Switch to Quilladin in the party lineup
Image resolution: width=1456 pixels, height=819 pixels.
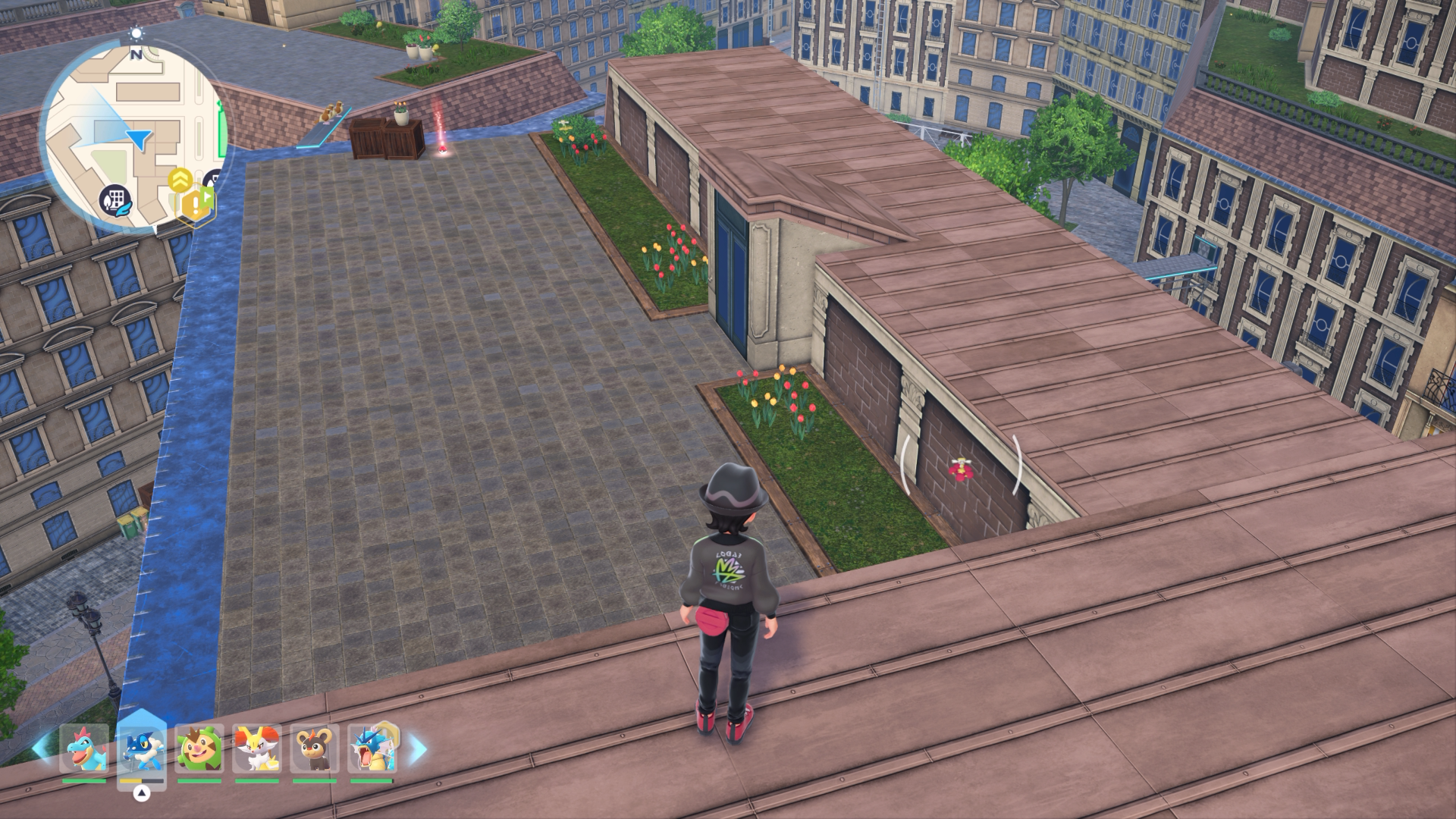click(x=199, y=748)
